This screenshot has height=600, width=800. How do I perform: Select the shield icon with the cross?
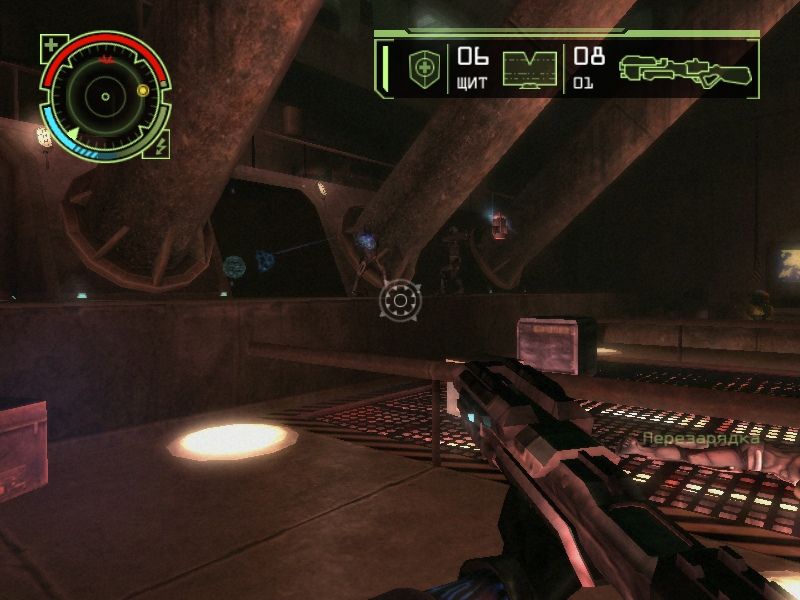point(423,69)
